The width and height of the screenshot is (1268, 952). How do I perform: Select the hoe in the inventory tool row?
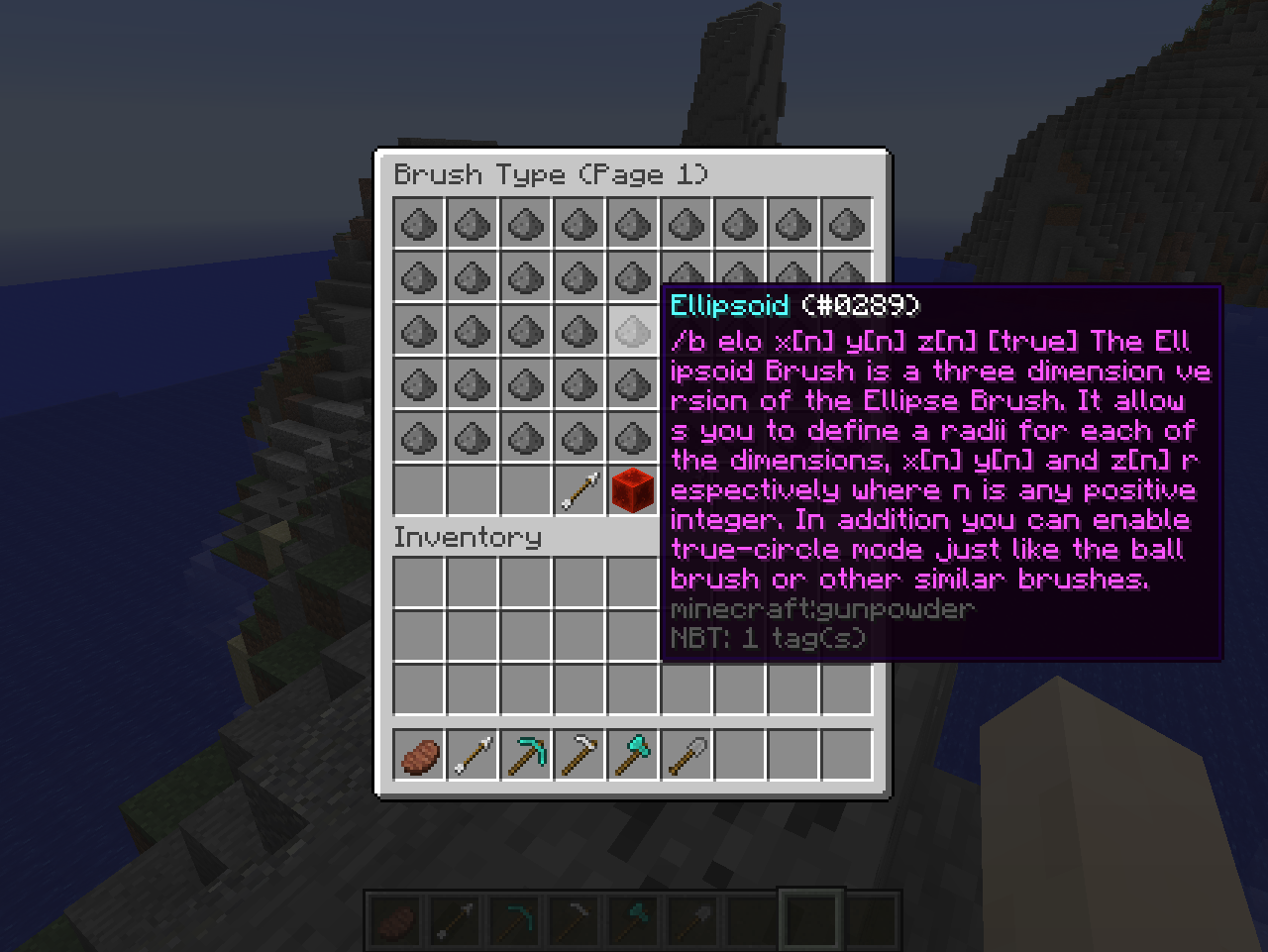[579, 753]
